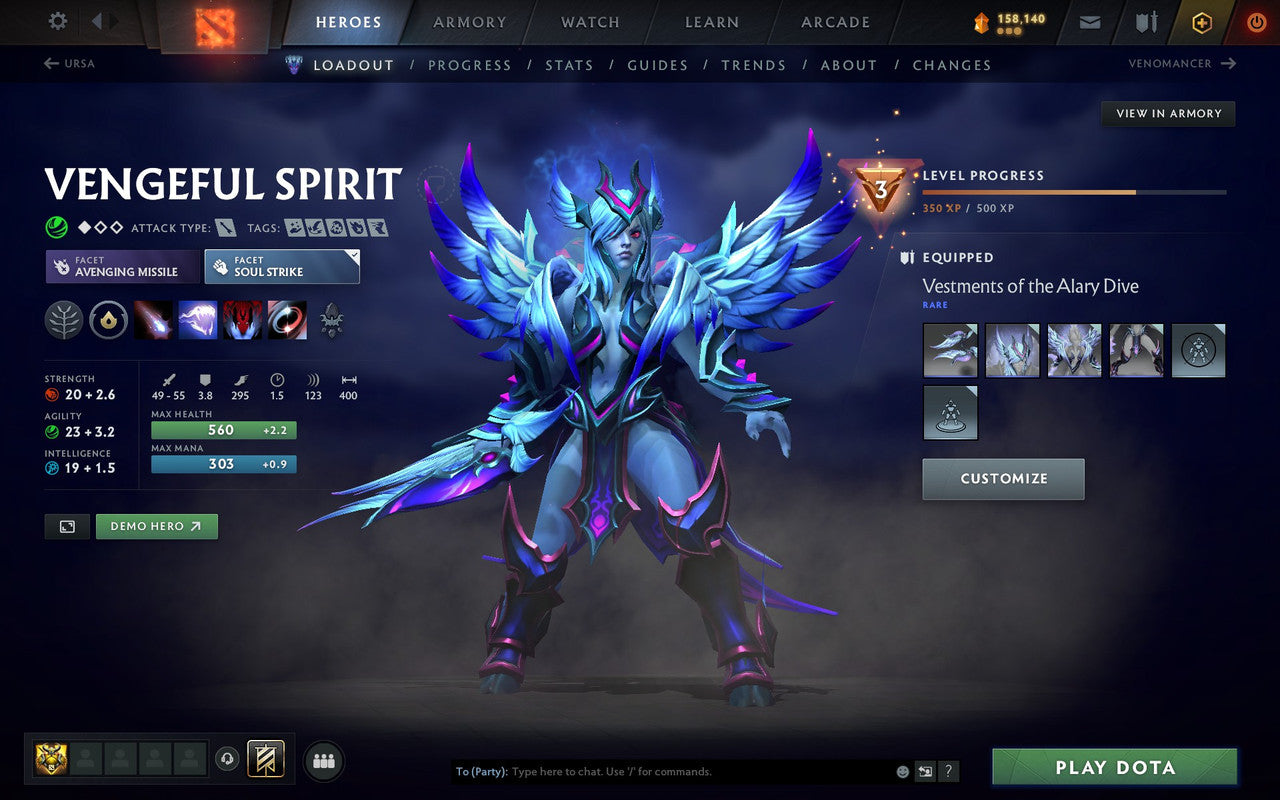Open the party members icon
The image size is (1280, 800).
click(x=323, y=760)
